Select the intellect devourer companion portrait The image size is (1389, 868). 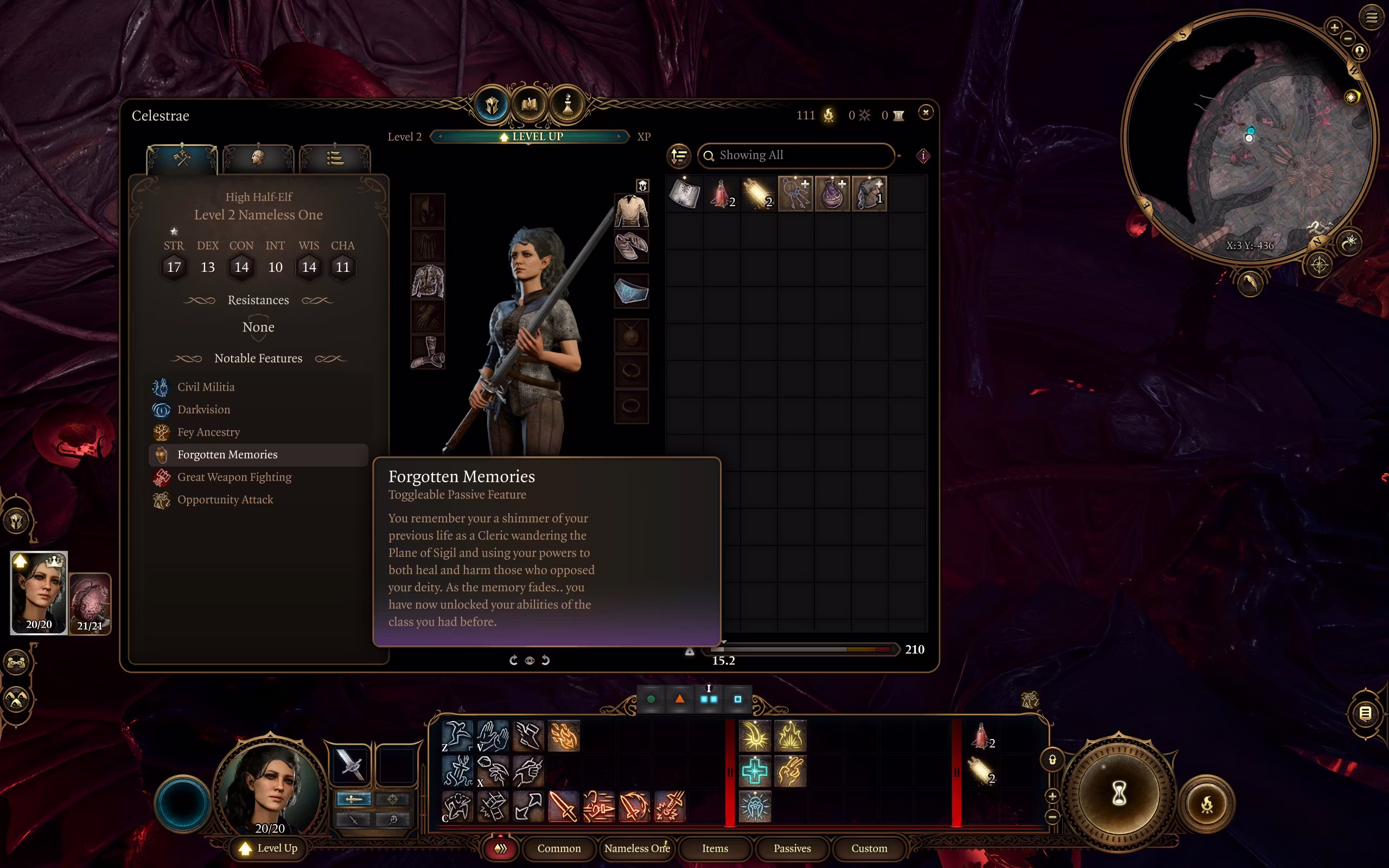[x=90, y=603]
